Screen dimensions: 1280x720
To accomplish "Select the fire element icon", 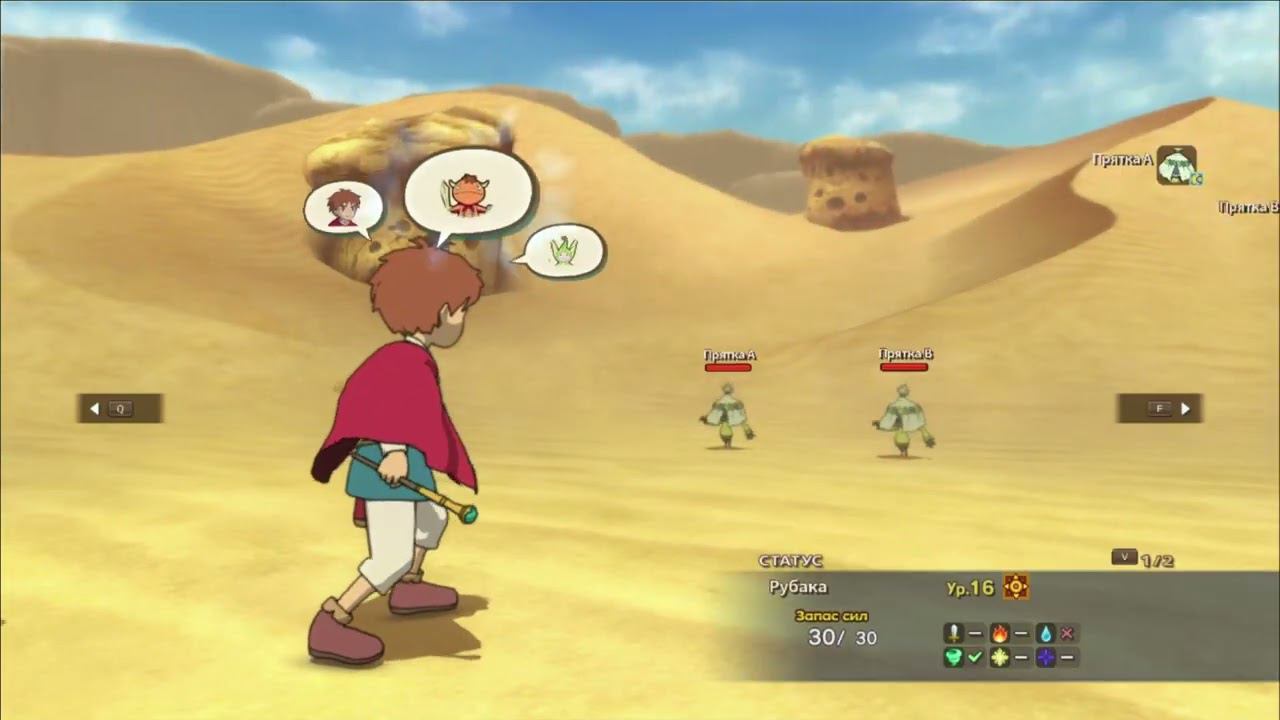I will pos(1000,633).
